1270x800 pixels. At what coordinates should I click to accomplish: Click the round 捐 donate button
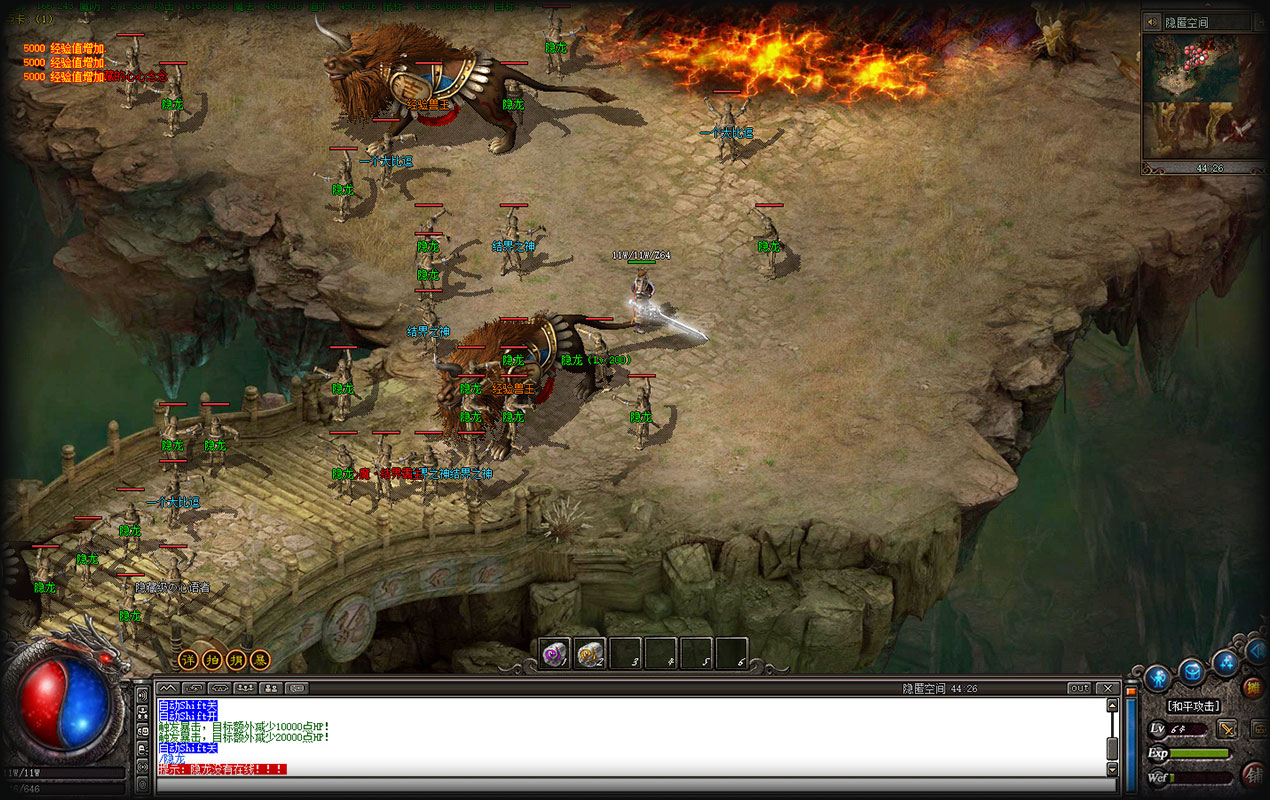tap(236, 660)
